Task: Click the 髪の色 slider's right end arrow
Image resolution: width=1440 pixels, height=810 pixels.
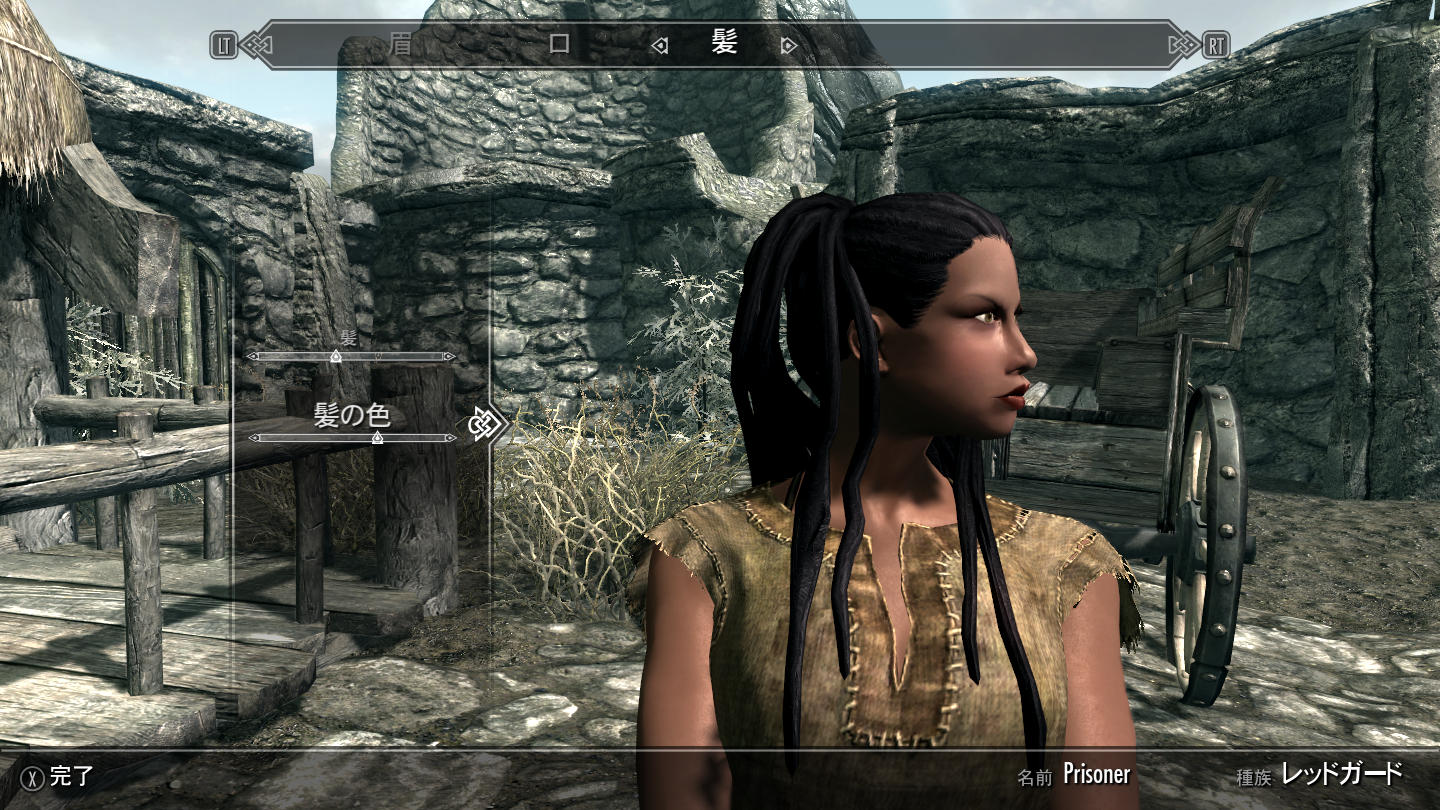Action: pyautogui.click(x=451, y=438)
